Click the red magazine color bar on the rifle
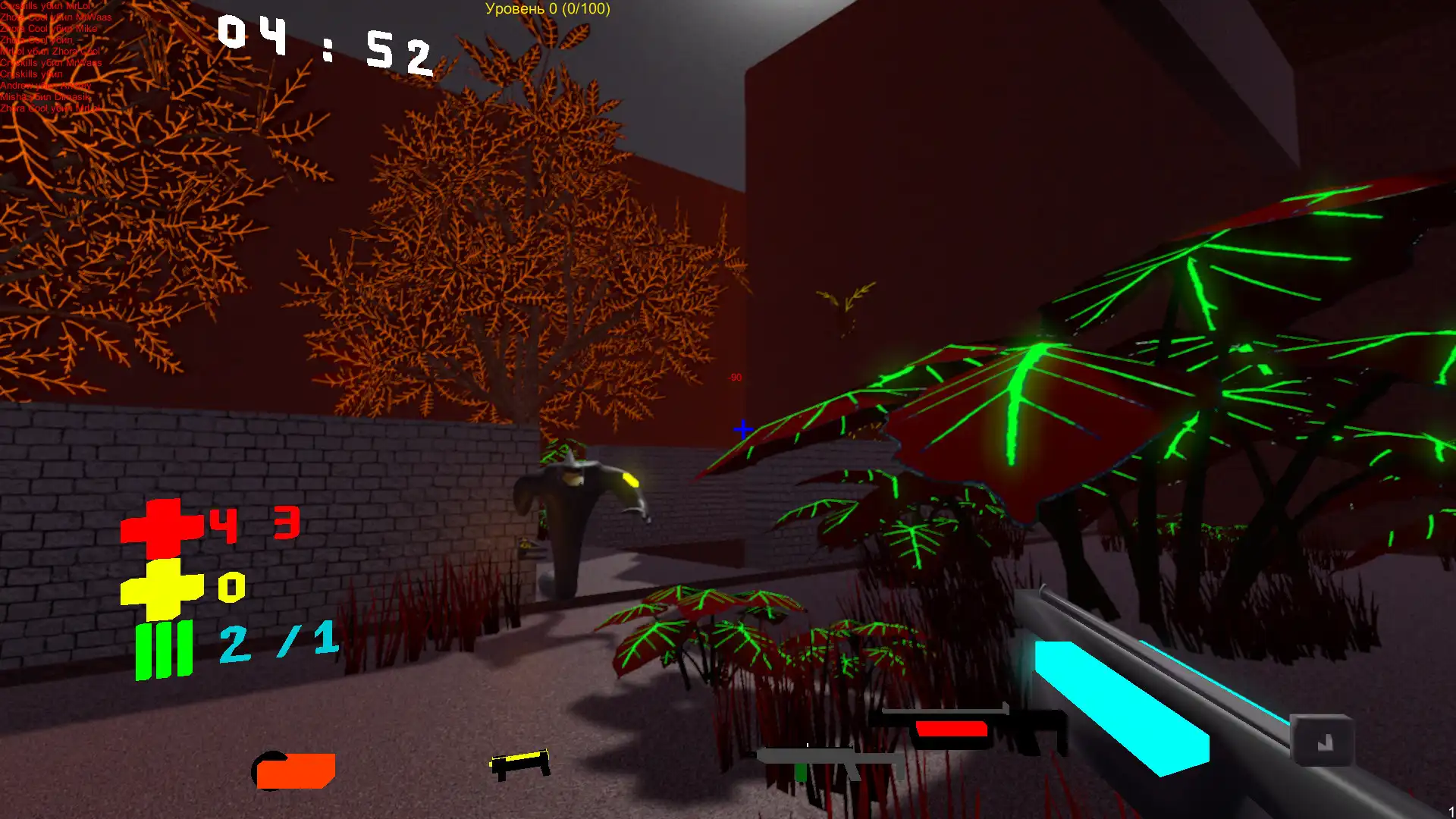This screenshot has height=819, width=1456. [x=952, y=728]
